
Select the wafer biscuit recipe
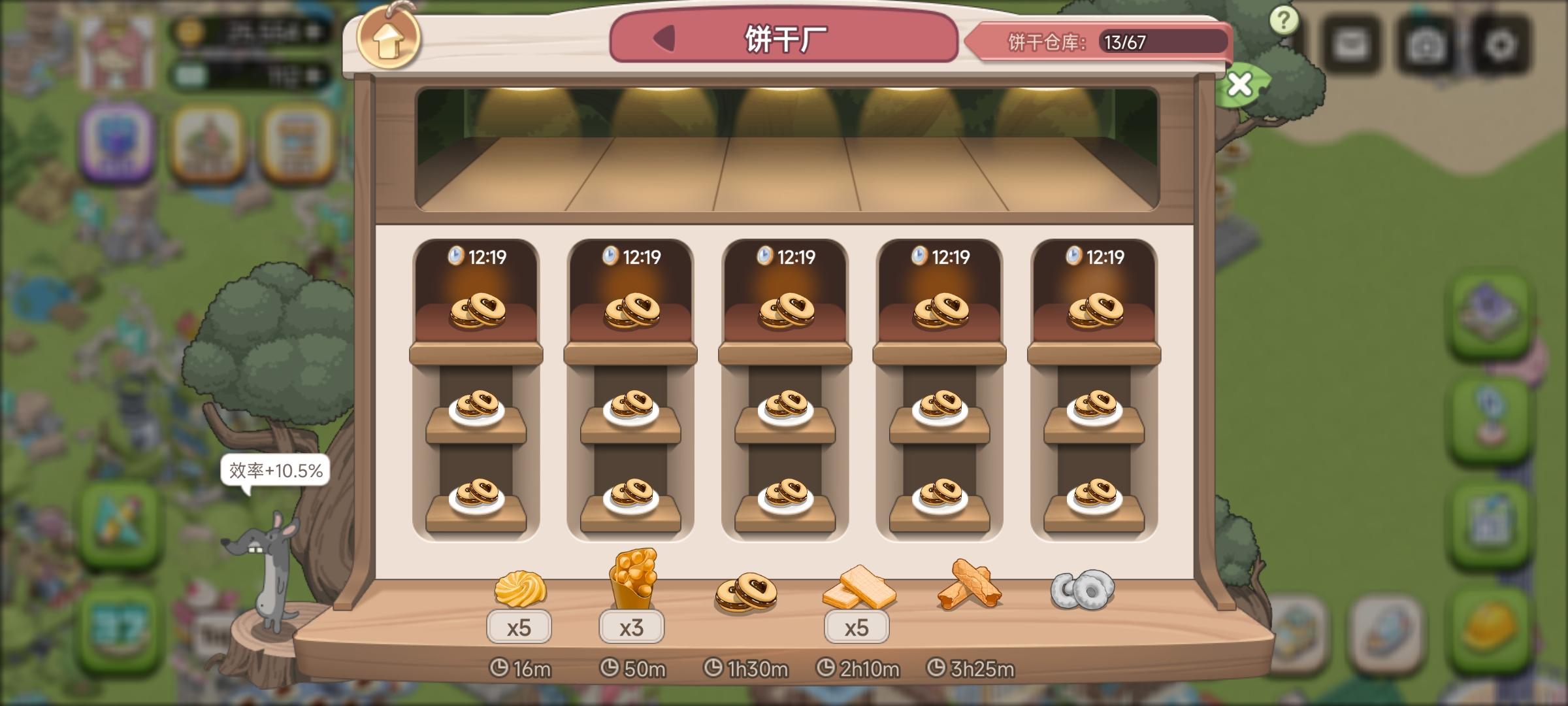pos(862,592)
